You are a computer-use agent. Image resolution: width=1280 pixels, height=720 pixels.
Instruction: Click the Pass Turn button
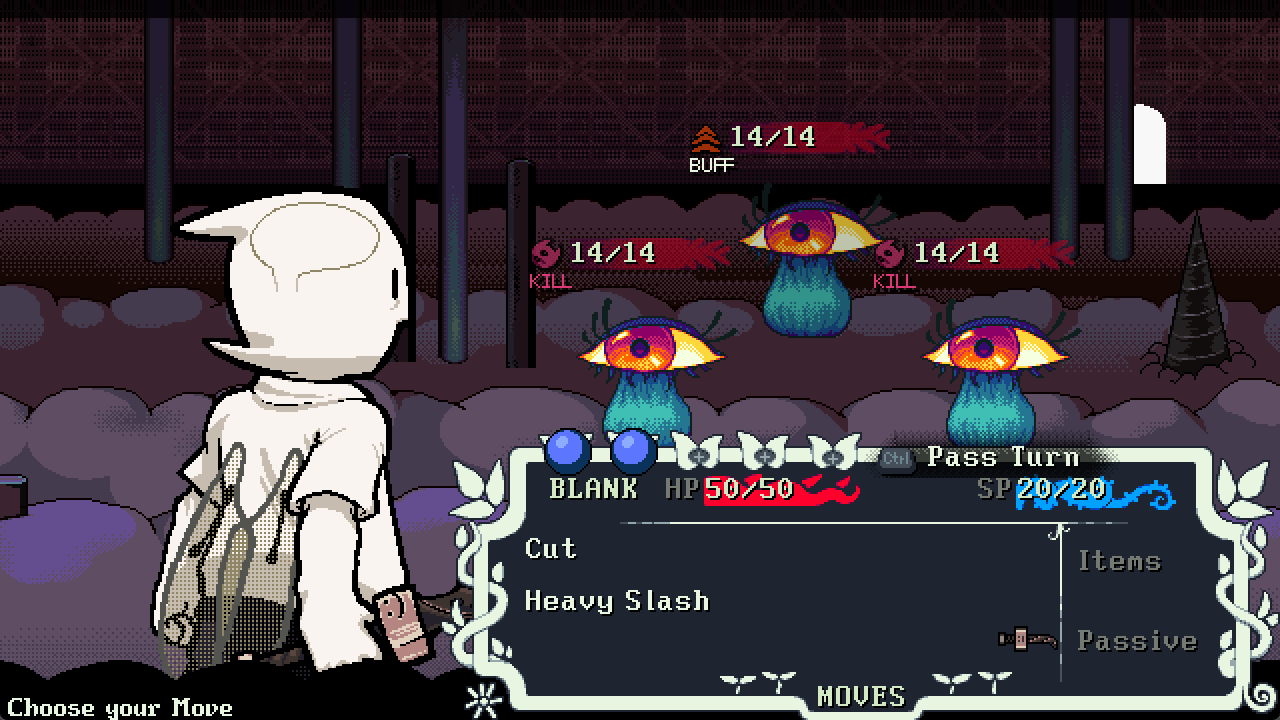click(1002, 458)
